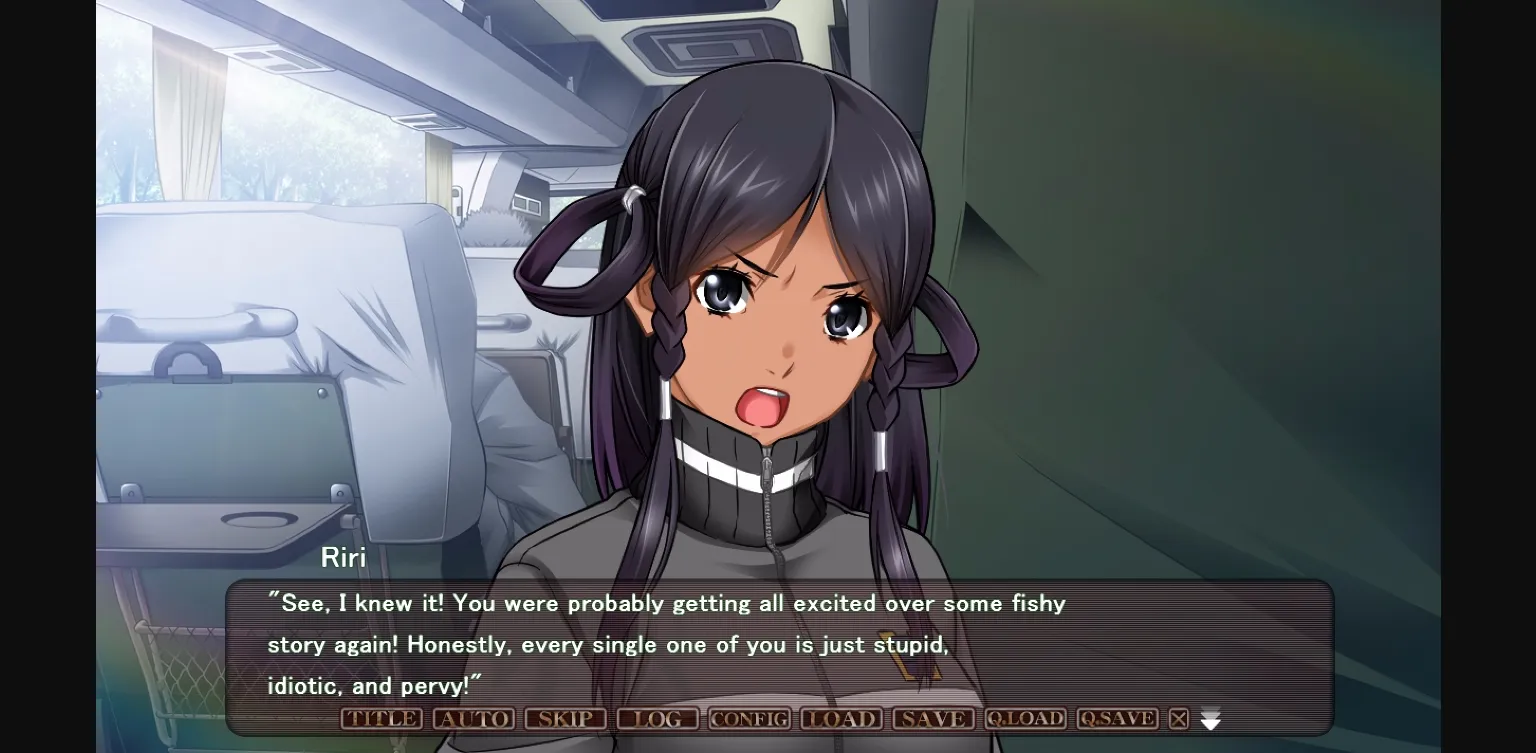Toggle the dialogue box visibility off
Screen dimensions: 1536x753
click(x=1179, y=718)
